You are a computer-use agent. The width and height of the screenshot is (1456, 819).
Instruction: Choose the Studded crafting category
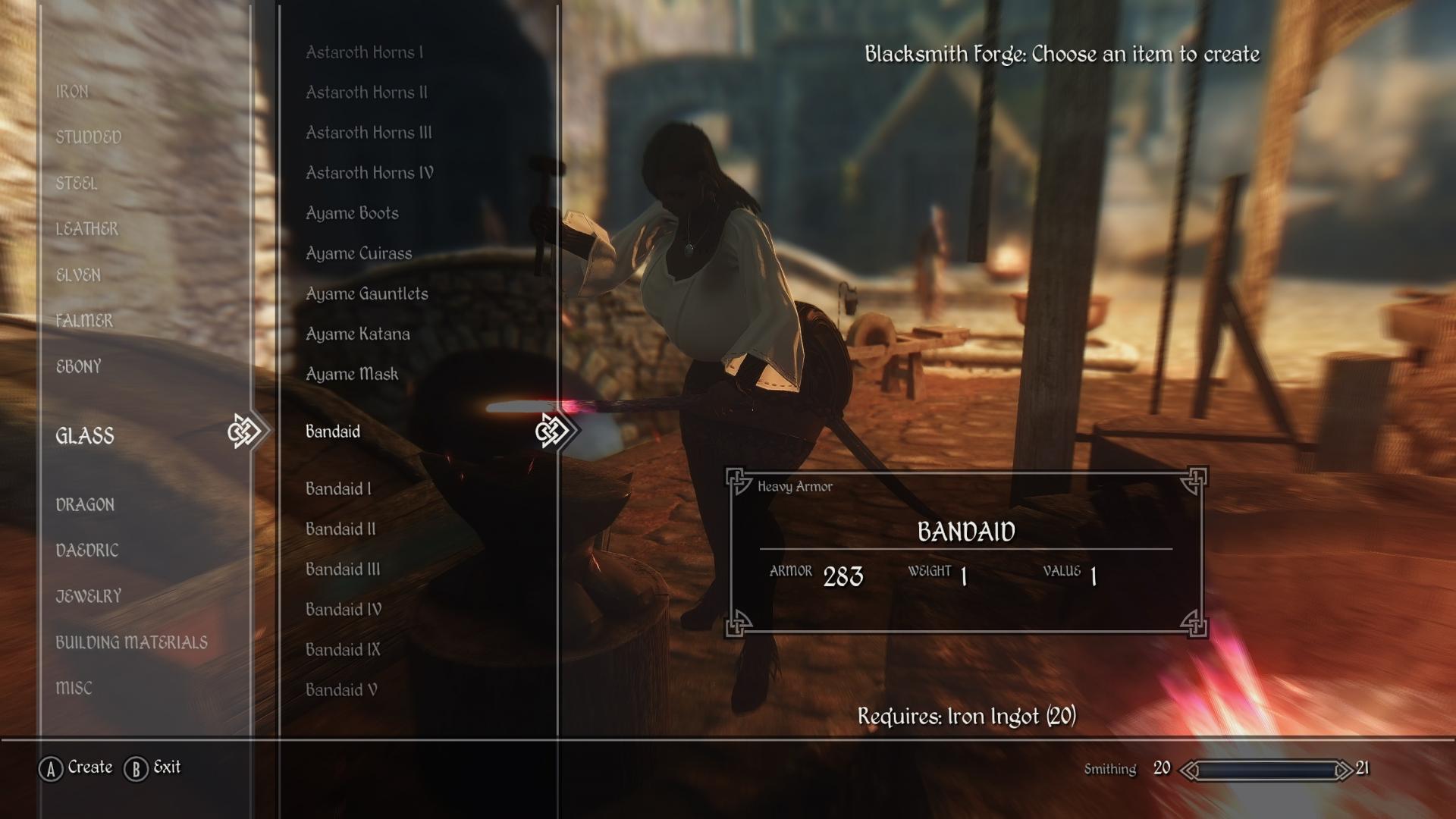pos(89,137)
